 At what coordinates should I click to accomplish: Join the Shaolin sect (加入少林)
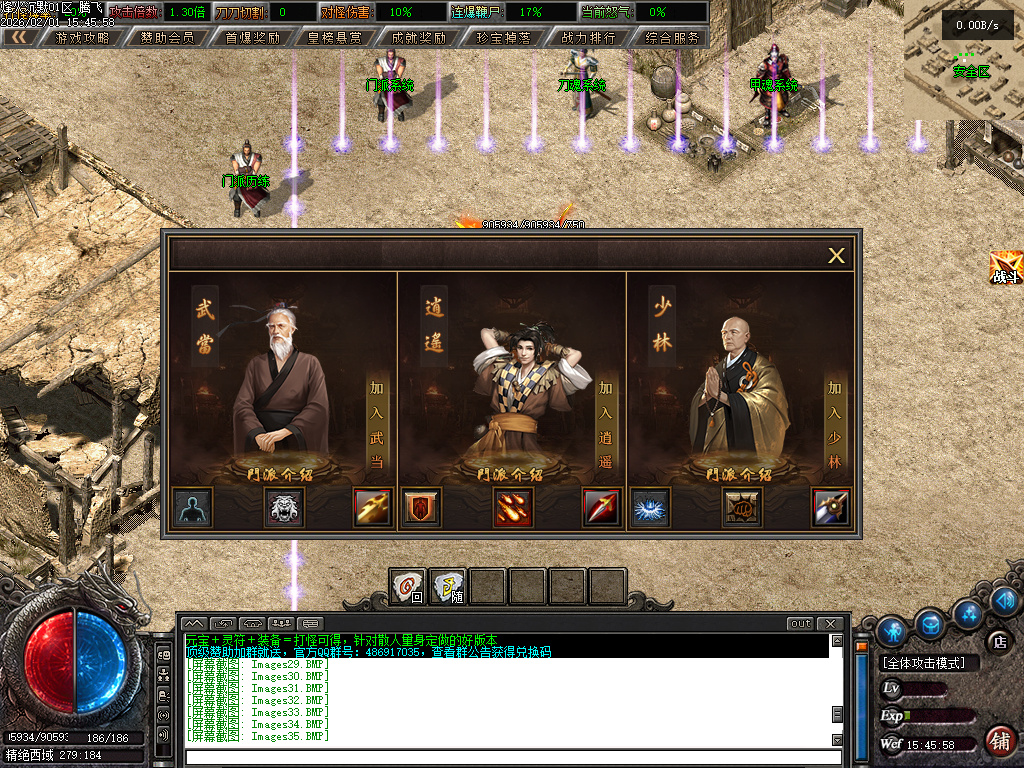click(x=834, y=424)
